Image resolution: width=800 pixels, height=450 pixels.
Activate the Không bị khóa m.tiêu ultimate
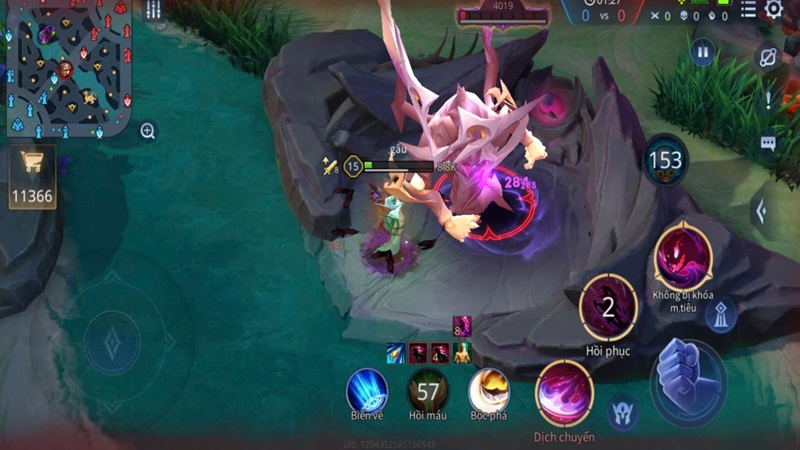[x=682, y=254]
